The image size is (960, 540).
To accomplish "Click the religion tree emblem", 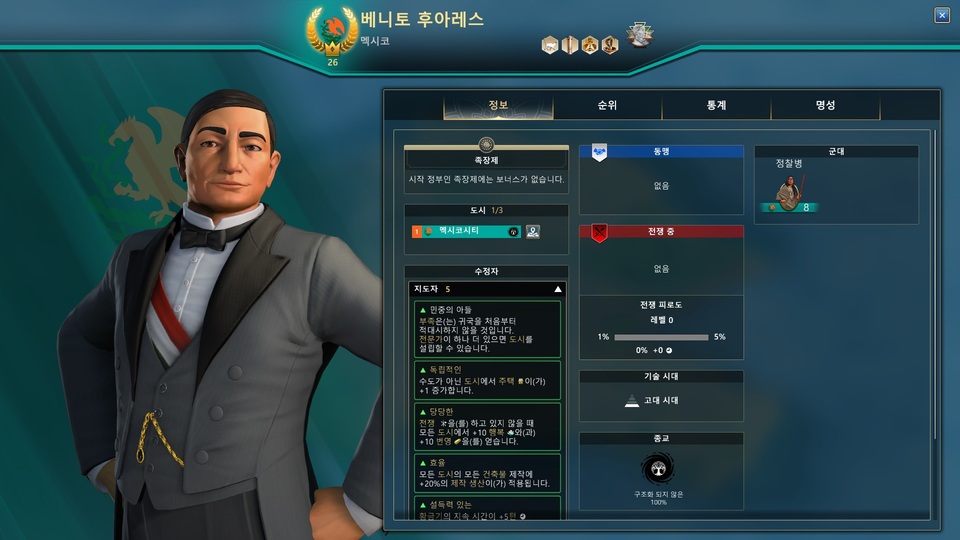I will [661, 472].
